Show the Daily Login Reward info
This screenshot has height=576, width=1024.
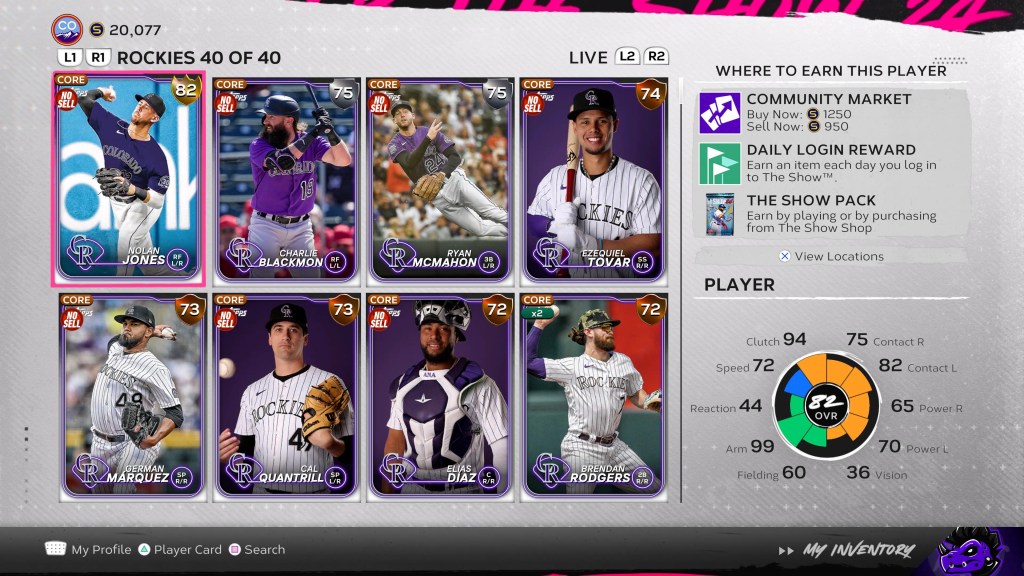(x=828, y=164)
